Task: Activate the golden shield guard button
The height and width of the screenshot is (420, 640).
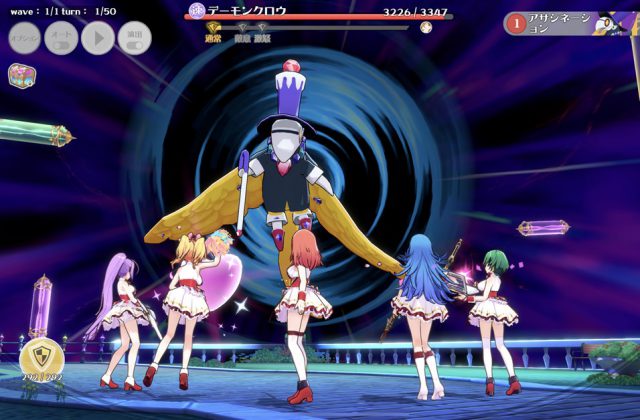Action: click(40, 356)
